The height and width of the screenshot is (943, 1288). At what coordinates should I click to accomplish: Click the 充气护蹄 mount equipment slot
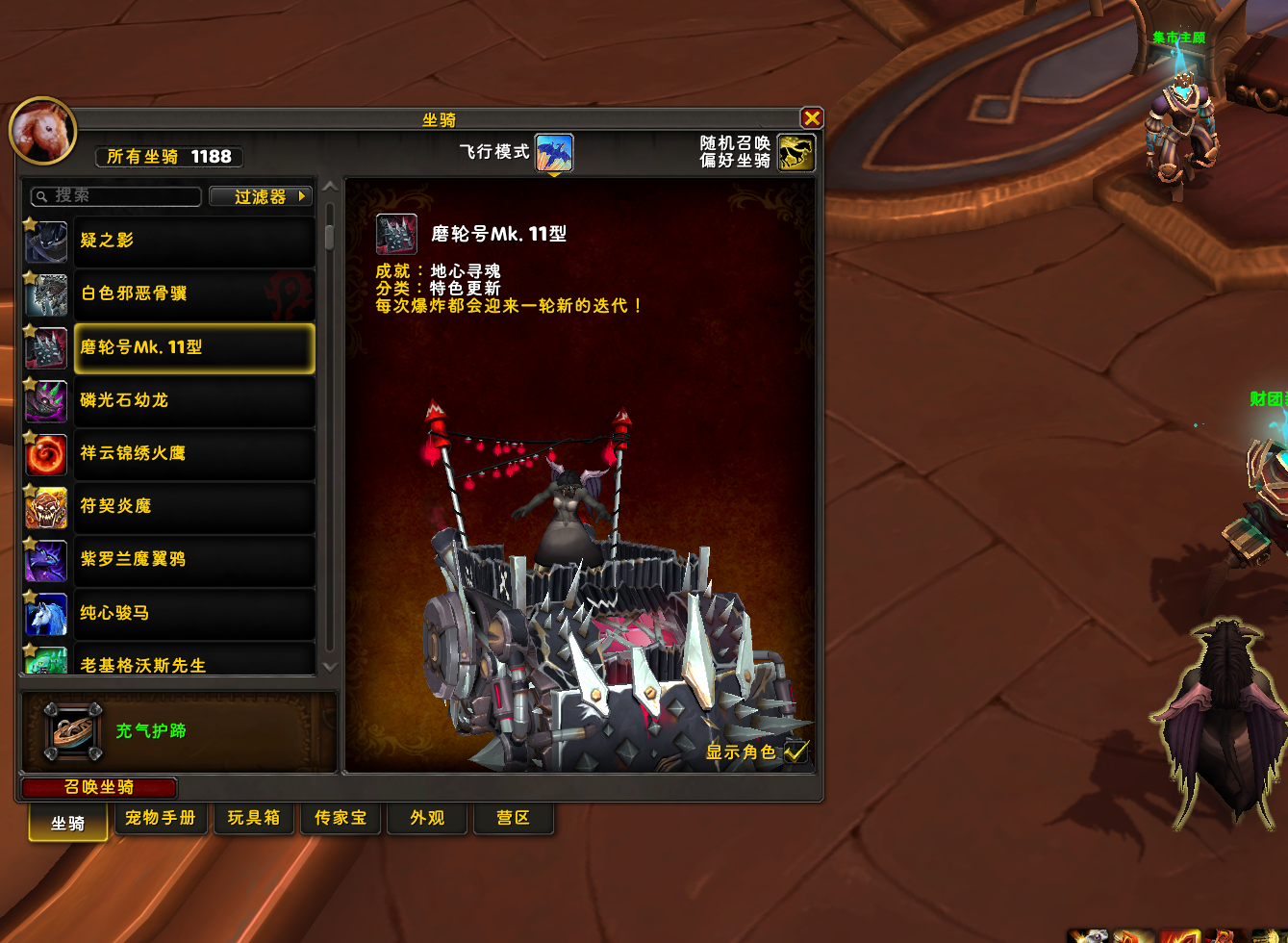click(x=72, y=731)
